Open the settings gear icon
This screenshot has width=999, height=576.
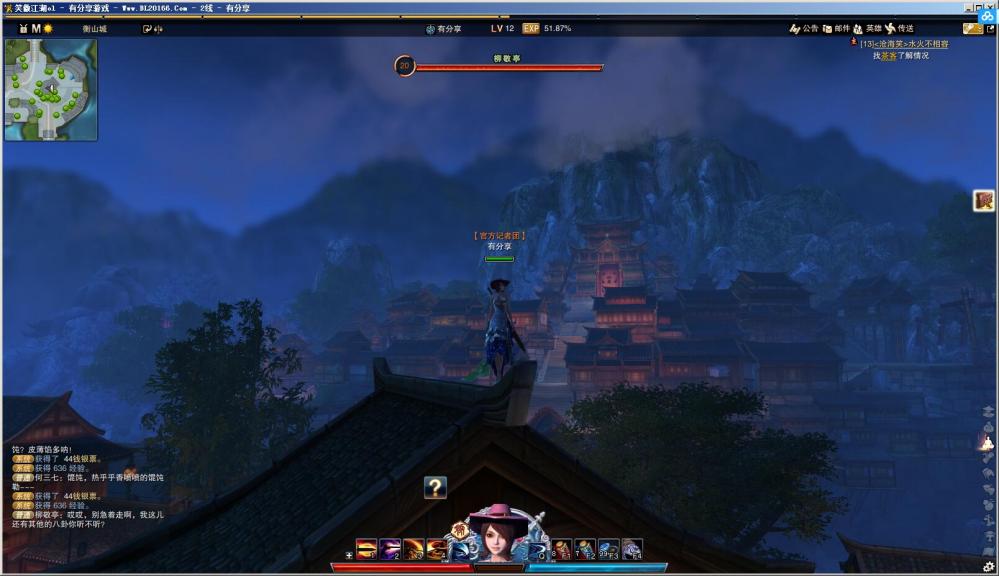tap(989, 567)
